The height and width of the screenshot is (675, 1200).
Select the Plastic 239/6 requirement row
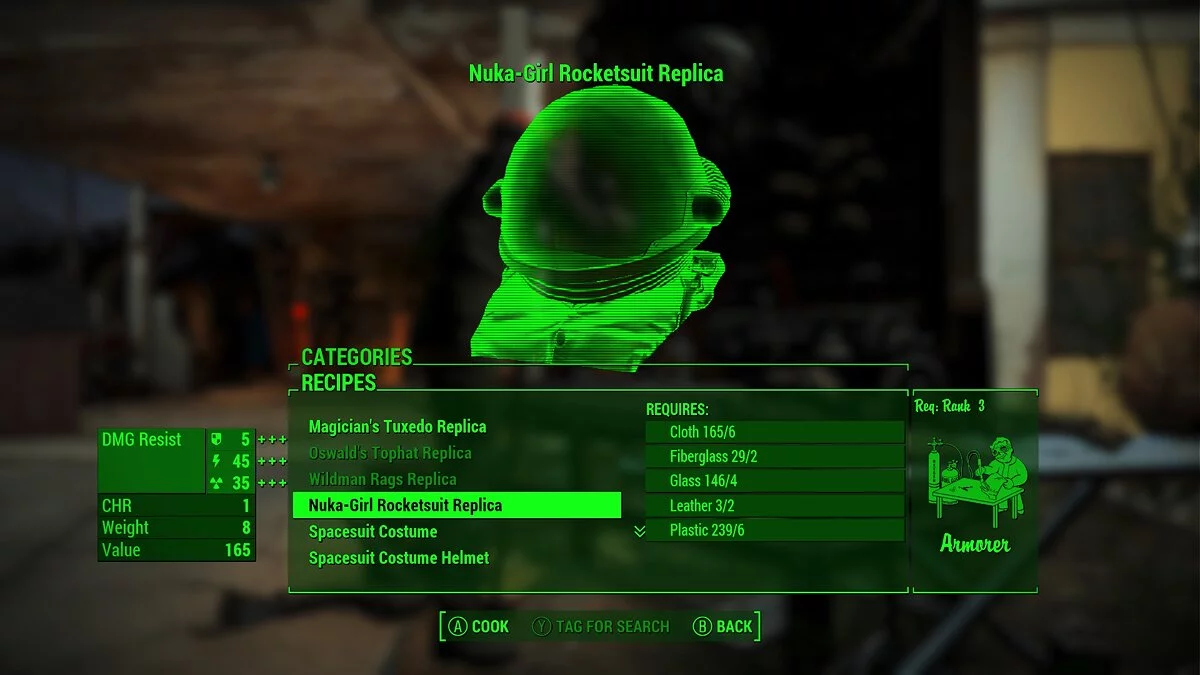(773, 530)
